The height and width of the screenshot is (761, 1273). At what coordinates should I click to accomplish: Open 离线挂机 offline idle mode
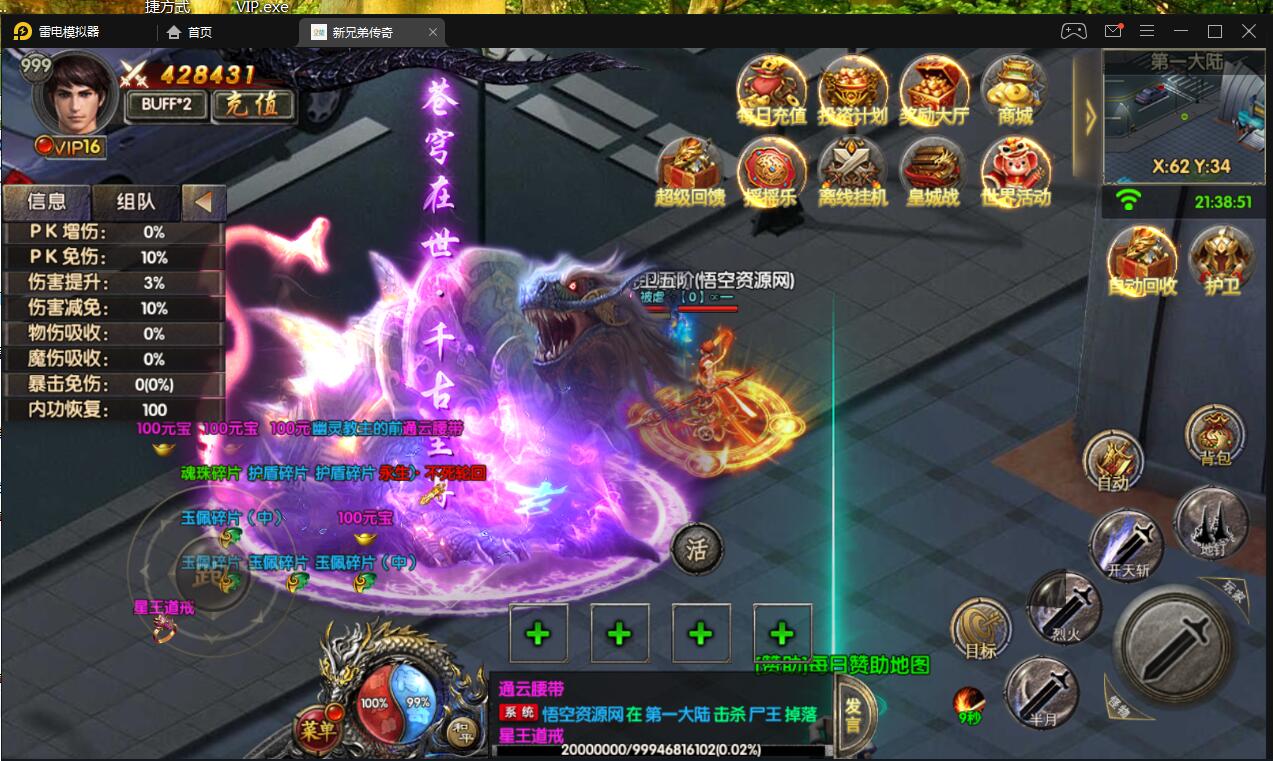click(x=852, y=171)
